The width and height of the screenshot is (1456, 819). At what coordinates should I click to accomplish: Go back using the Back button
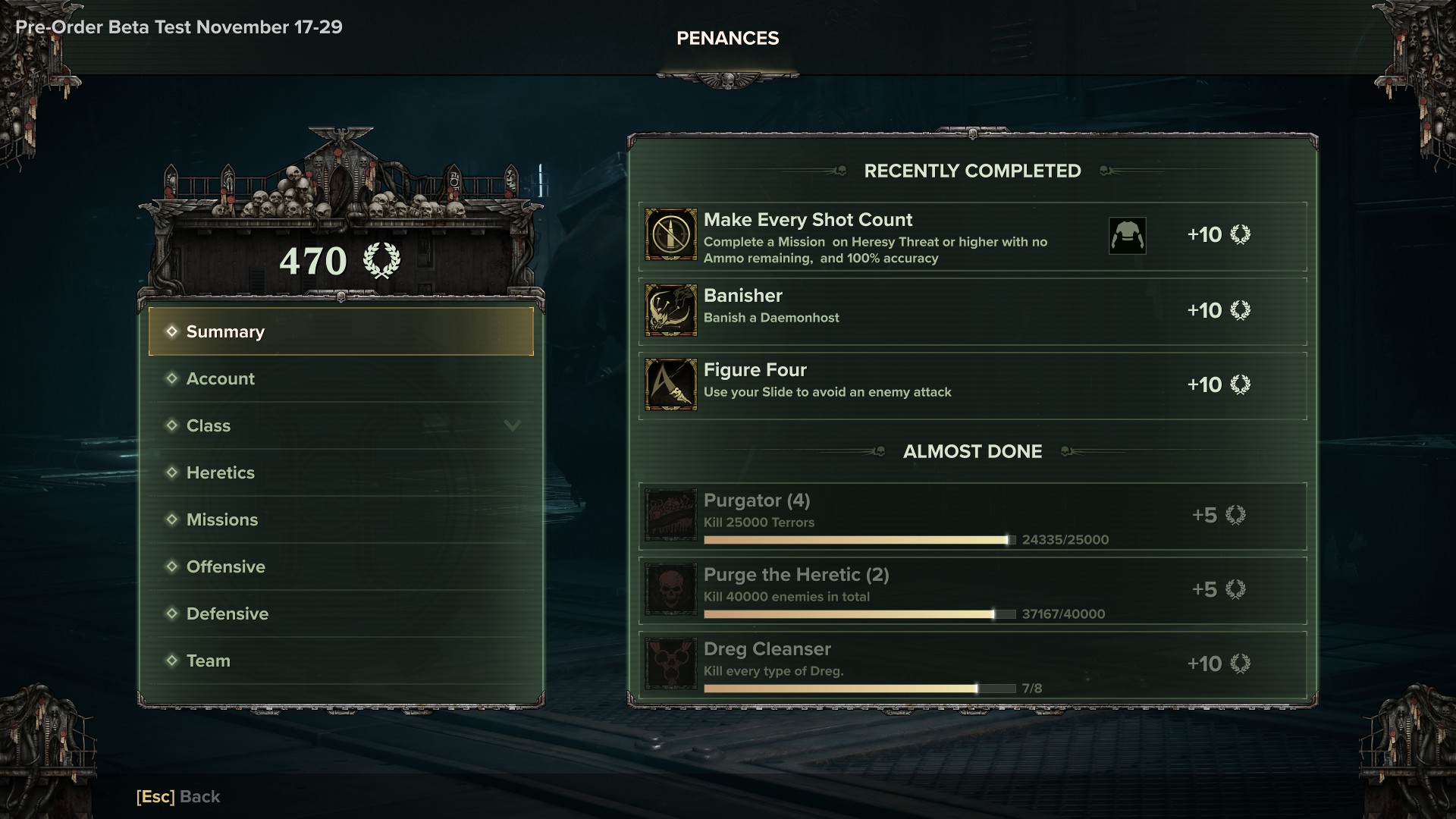click(x=178, y=796)
